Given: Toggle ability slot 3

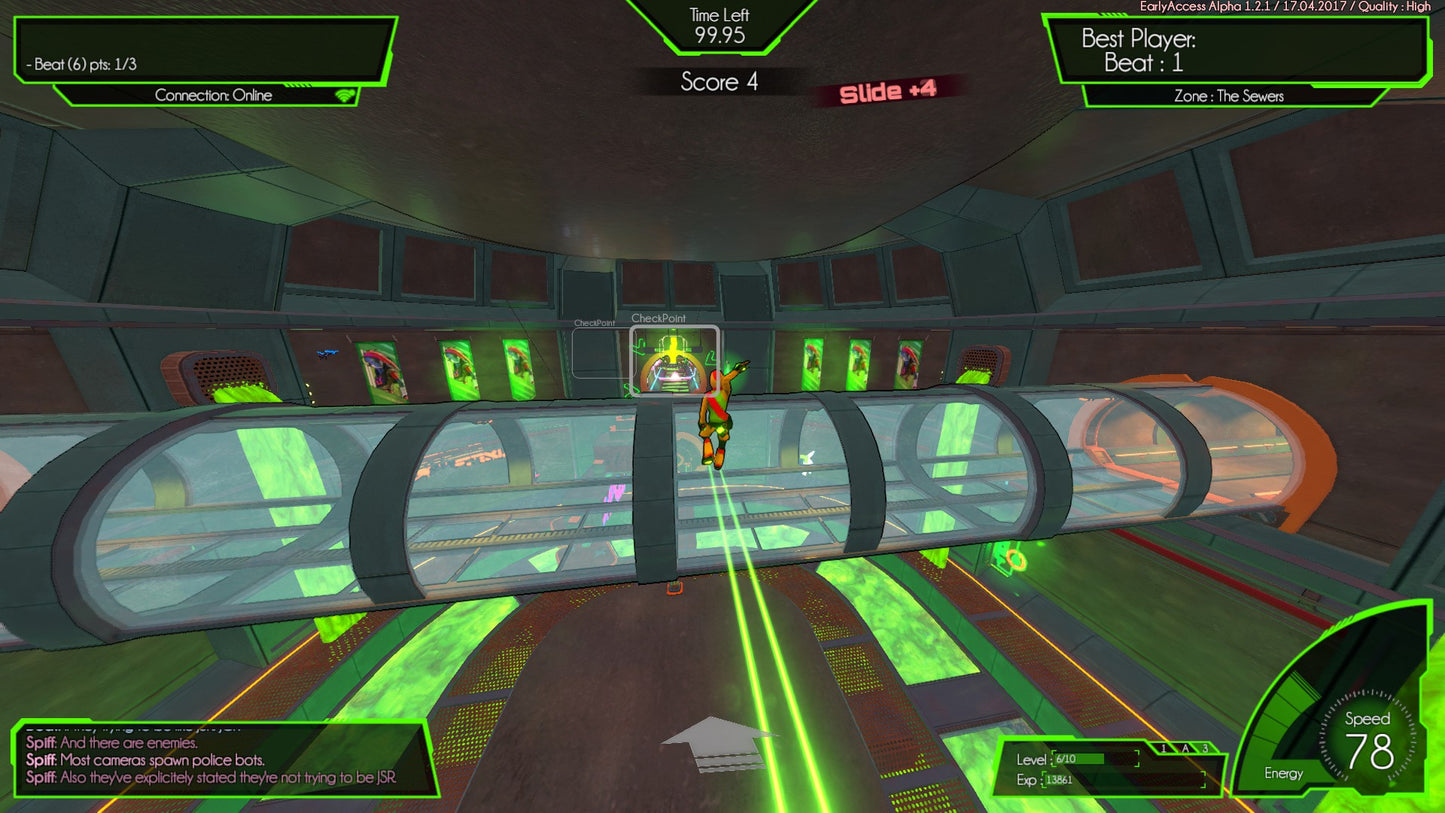Looking at the screenshot, I should click(1206, 747).
